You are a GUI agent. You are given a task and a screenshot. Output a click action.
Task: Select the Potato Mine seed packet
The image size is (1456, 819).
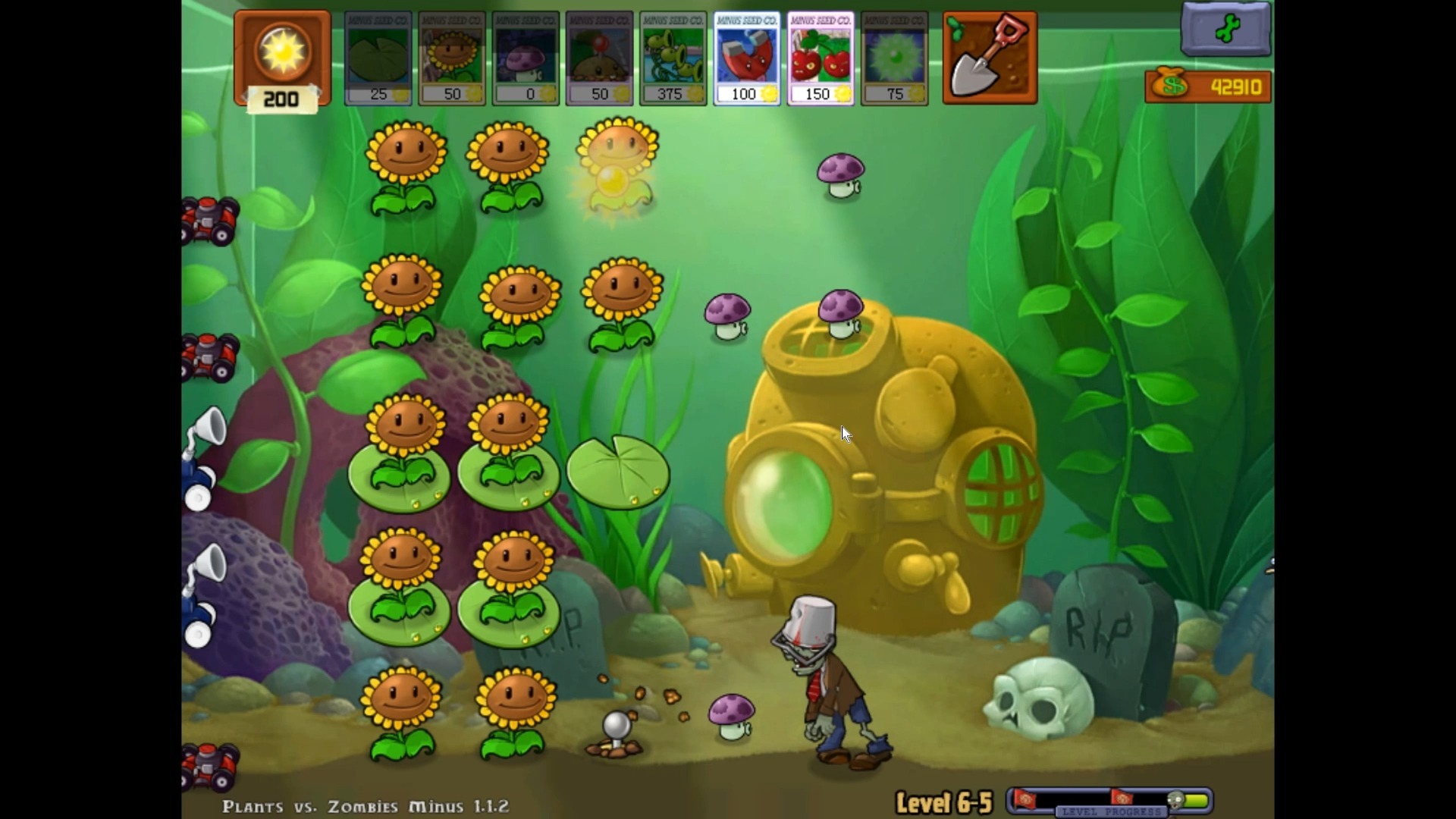click(x=599, y=58)
